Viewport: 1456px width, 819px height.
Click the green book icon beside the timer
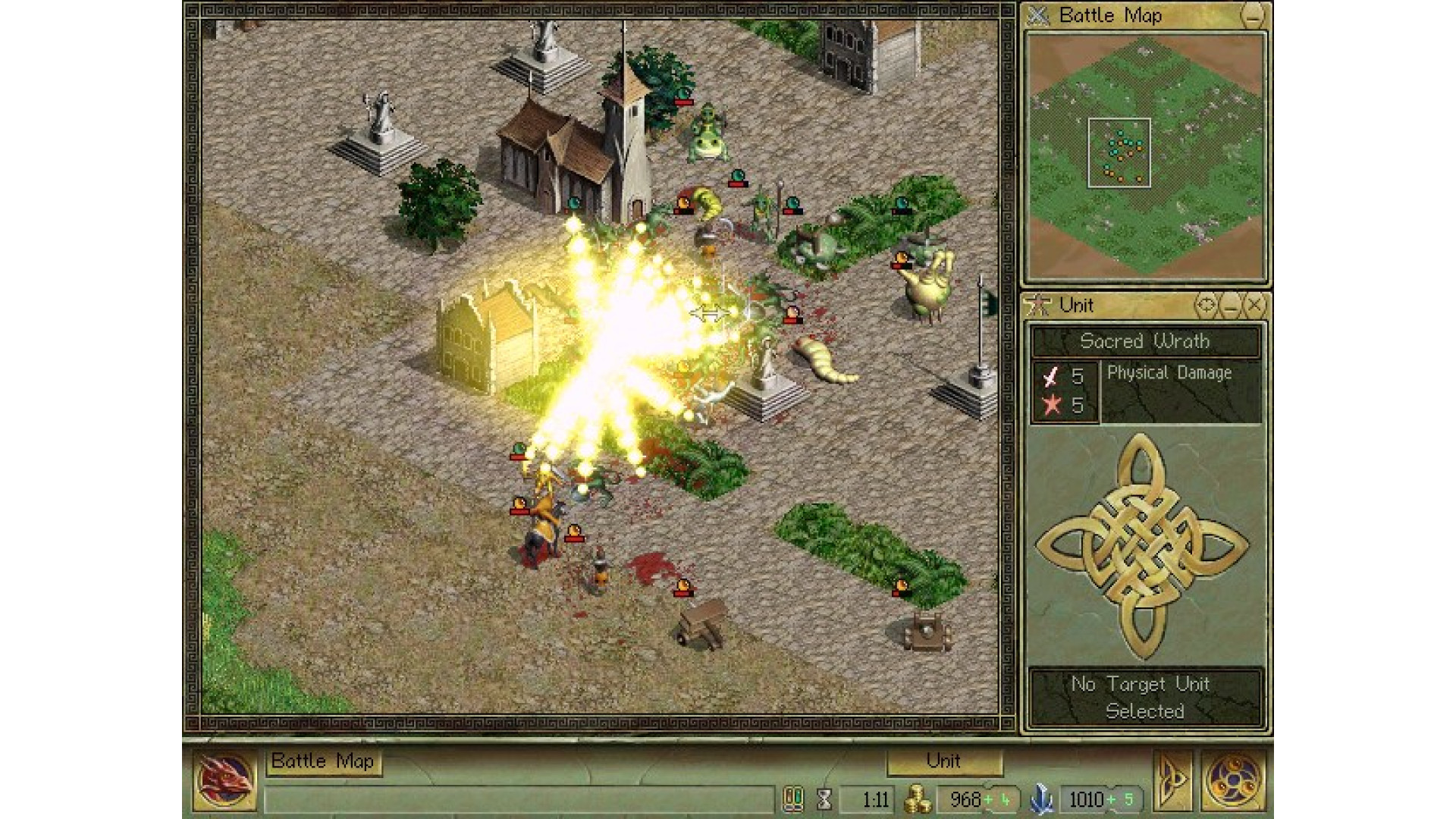[x=793, y=799]
